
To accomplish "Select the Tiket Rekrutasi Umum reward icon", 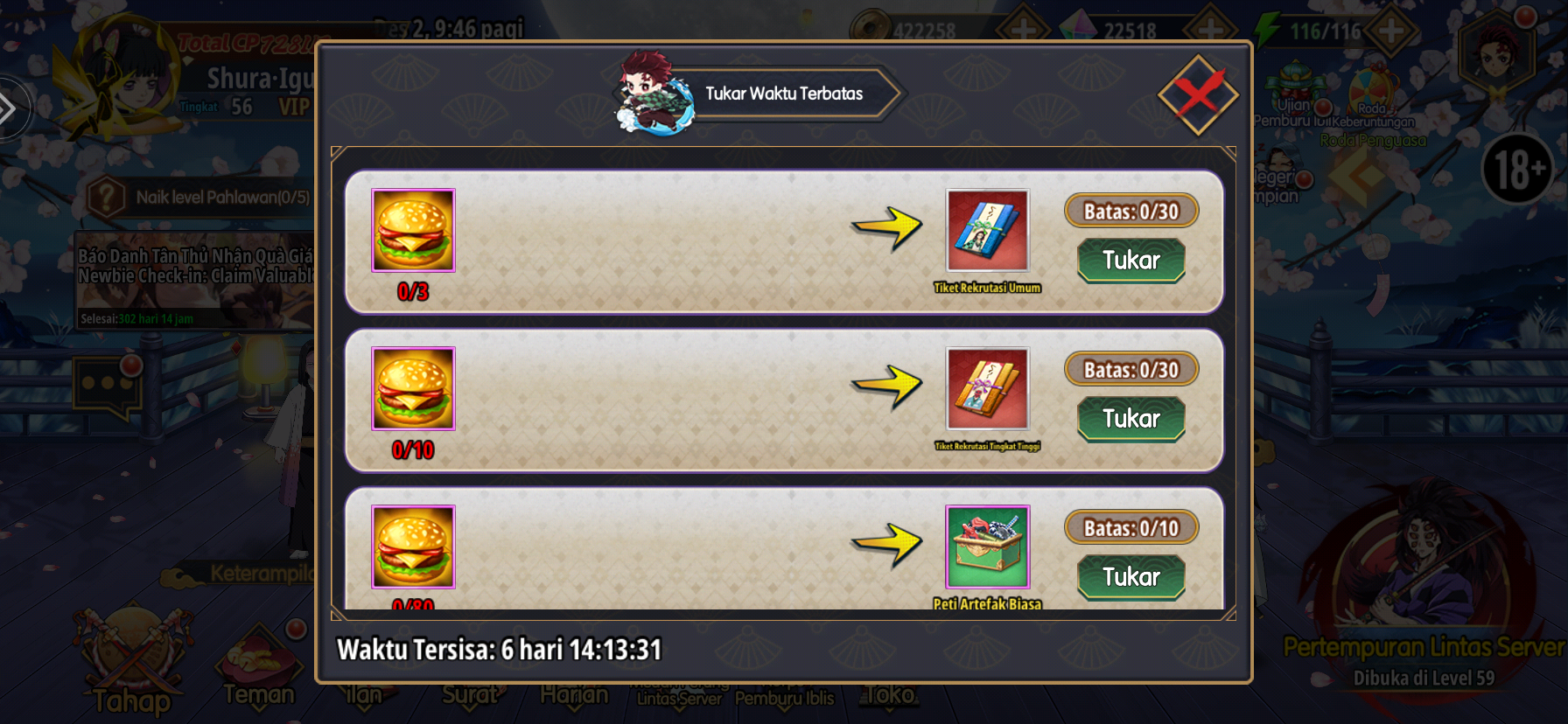I will [987, 231].
